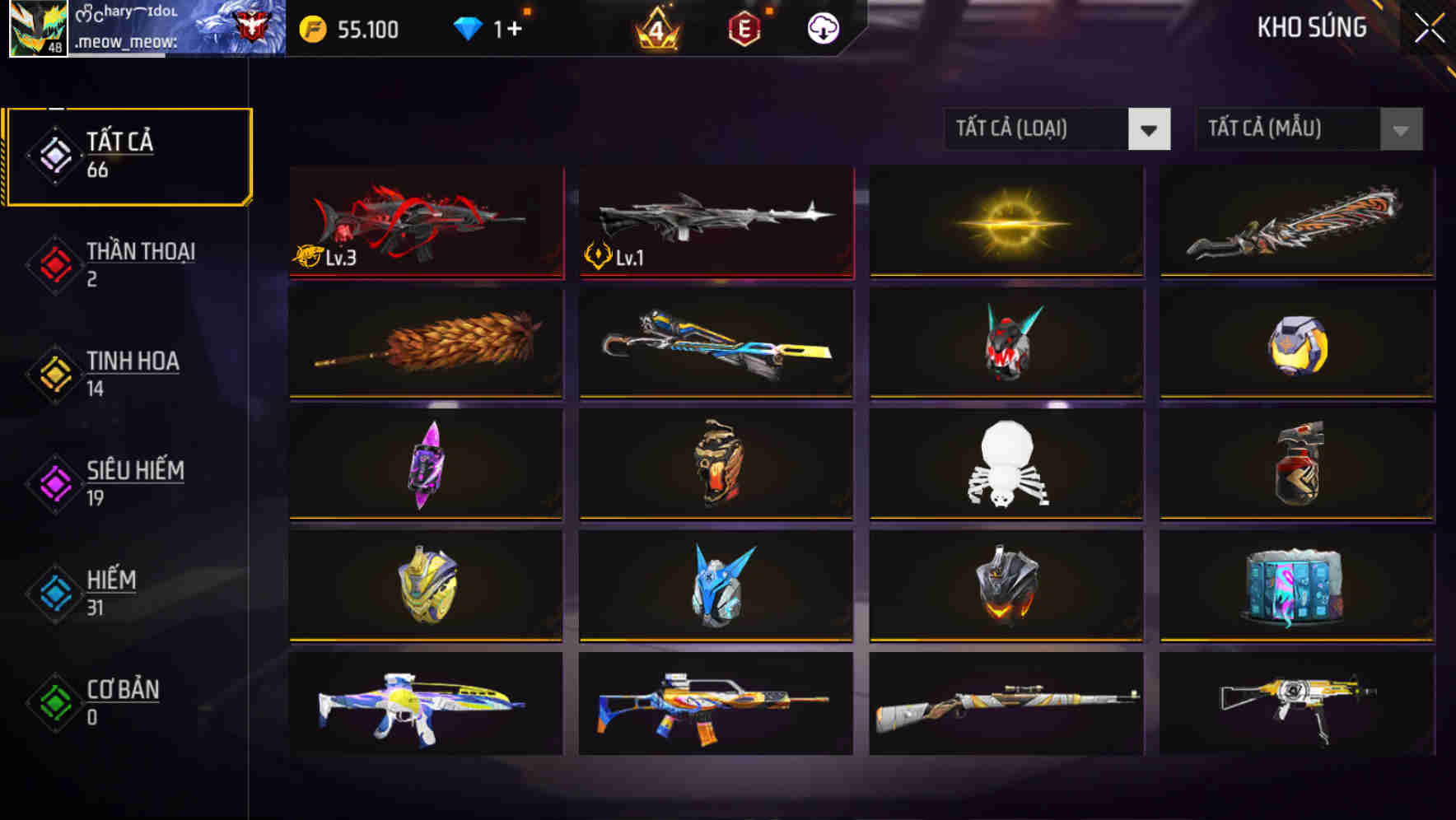Click the TẤT CẢ (LOẠI) dropdown arrow

[x=1150, y=129]
